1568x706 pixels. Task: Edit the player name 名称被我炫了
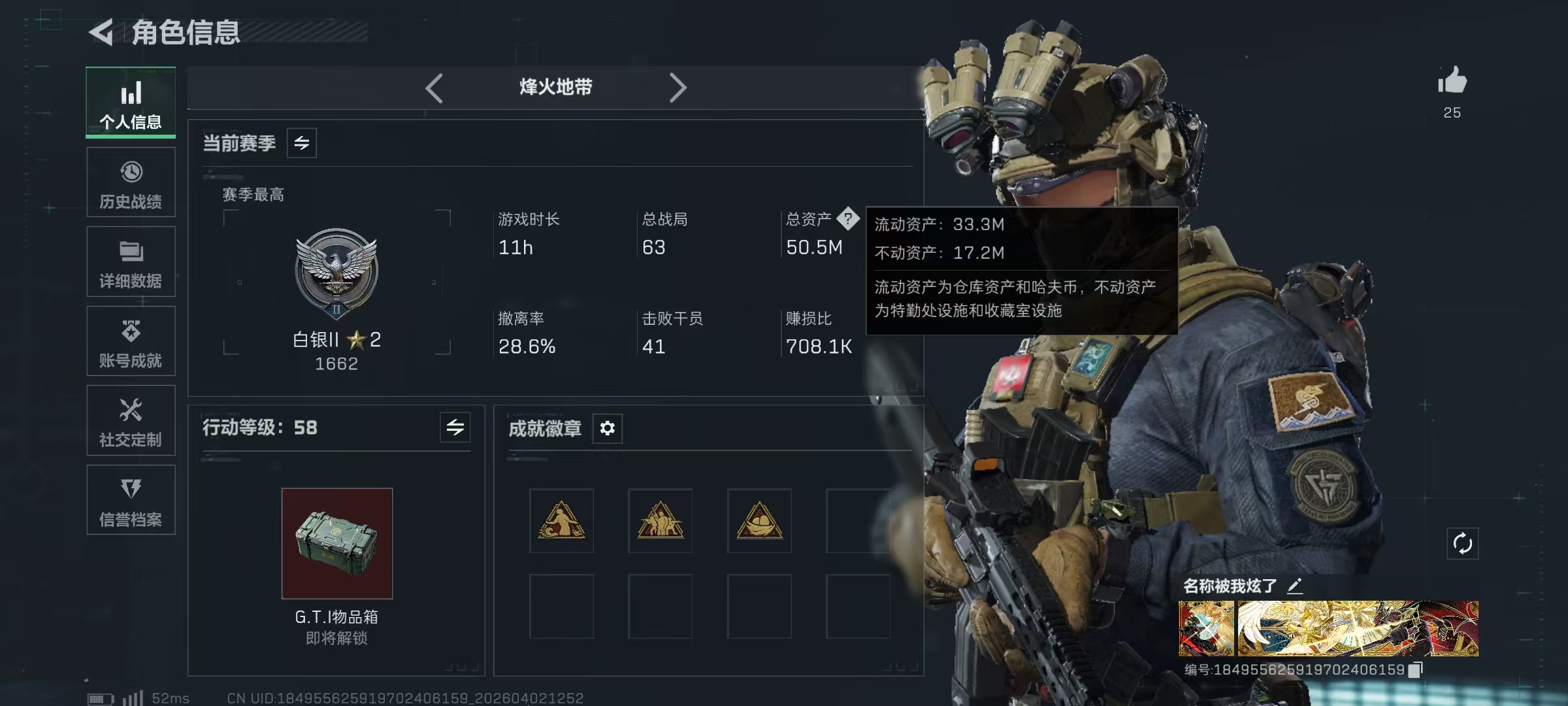coord(1295,586)
